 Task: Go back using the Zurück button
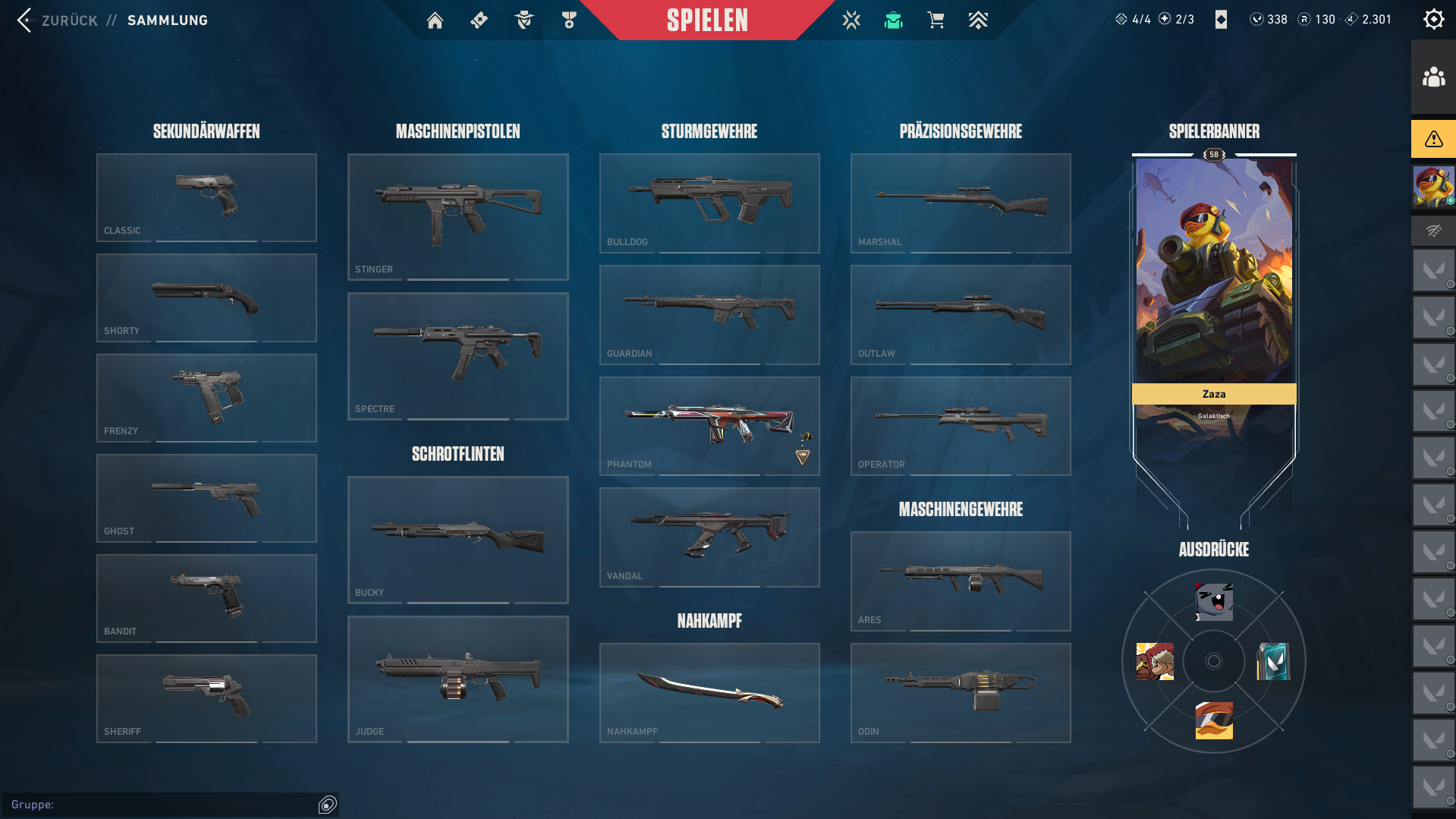(x=57, y=20)
